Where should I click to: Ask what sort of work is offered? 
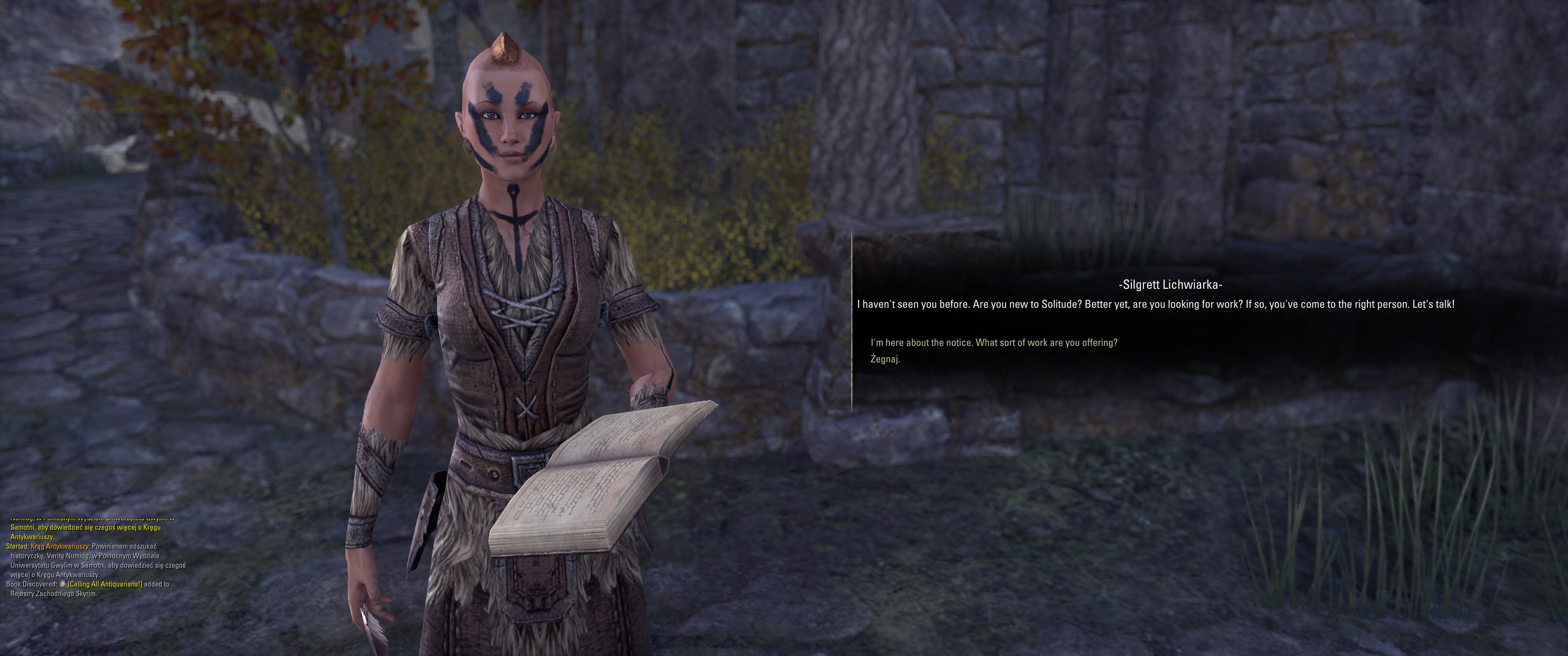tap(993, 343)
